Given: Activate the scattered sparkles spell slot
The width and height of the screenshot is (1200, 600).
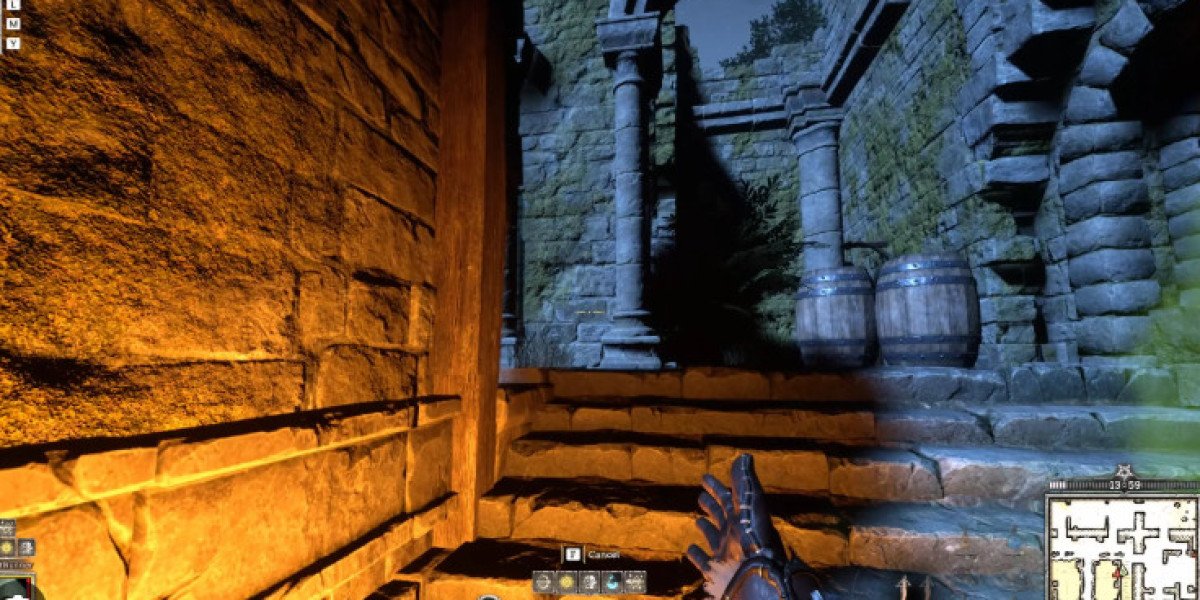Looking at the screenshot, I should pos(635,582).
